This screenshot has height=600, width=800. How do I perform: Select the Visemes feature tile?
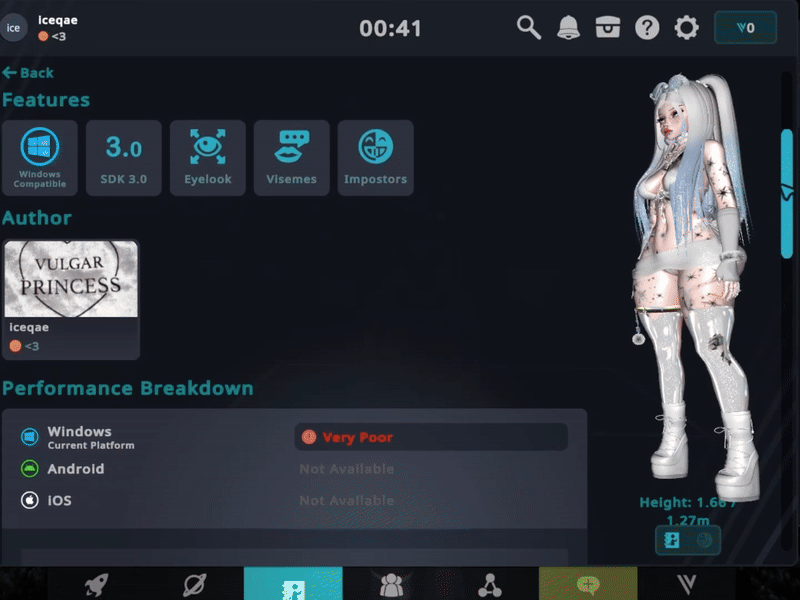[292, 157]
